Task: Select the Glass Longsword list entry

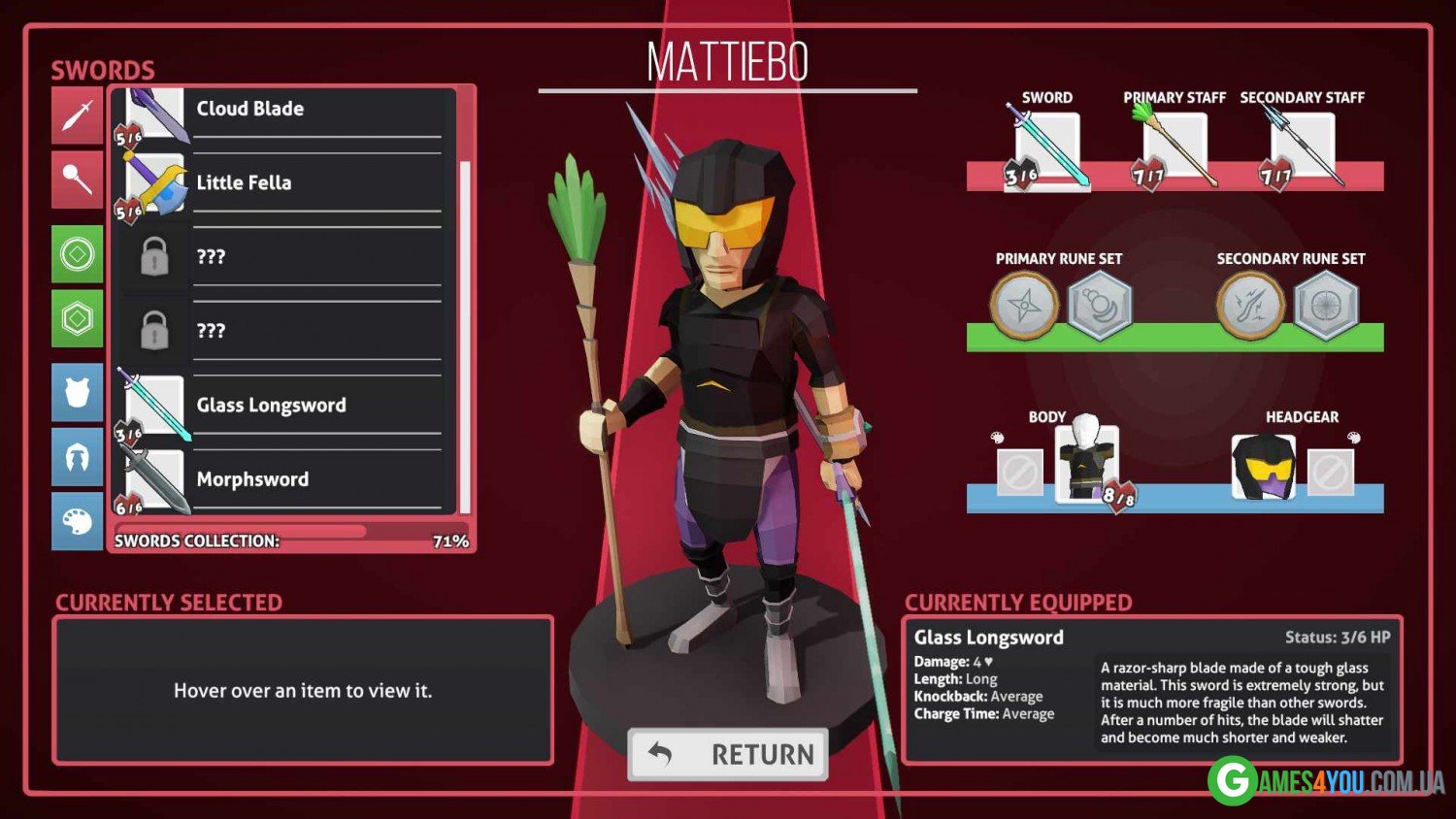Action: pos(281,406)
